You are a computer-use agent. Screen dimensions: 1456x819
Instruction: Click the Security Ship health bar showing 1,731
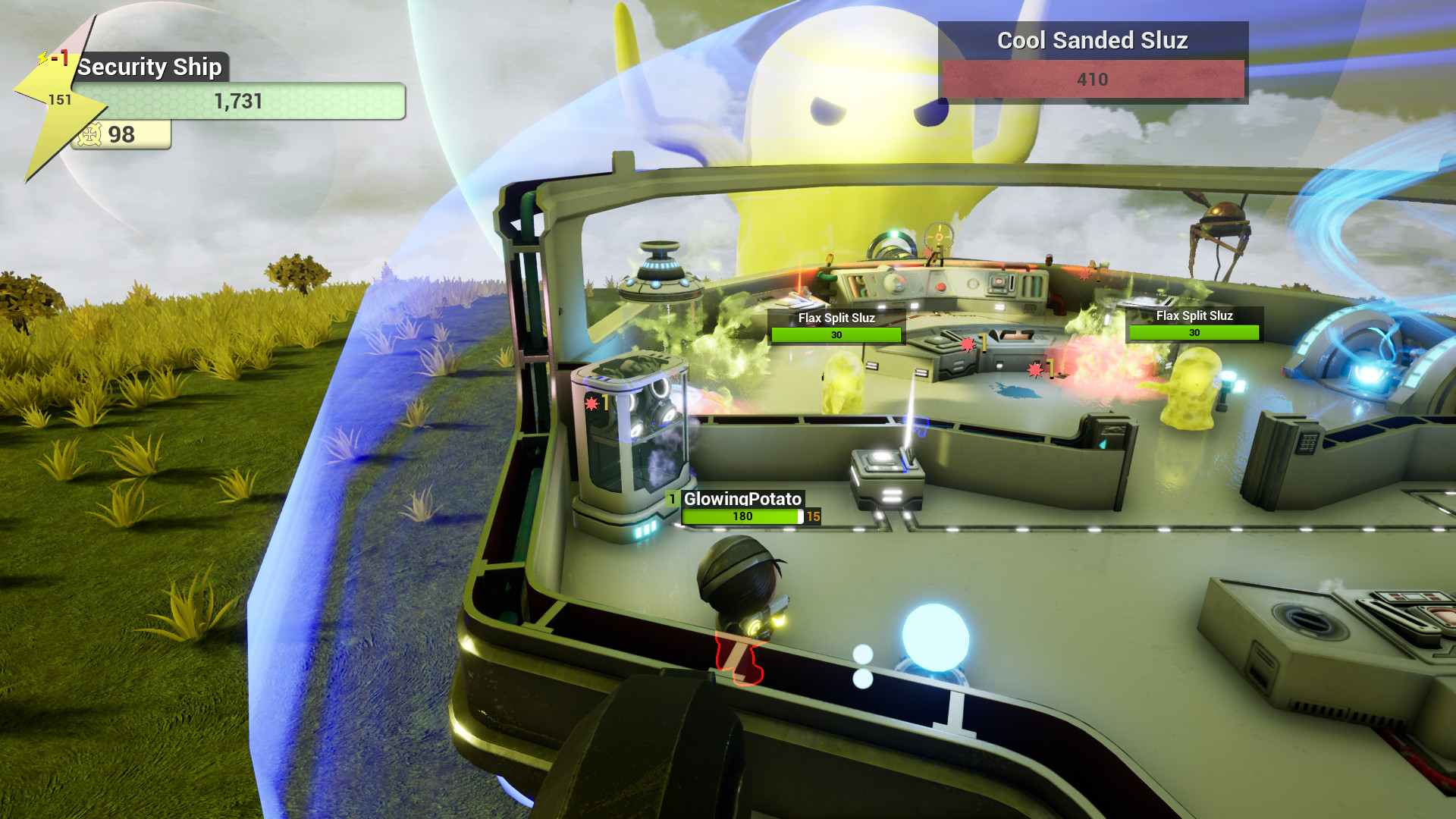click(239, 101)
